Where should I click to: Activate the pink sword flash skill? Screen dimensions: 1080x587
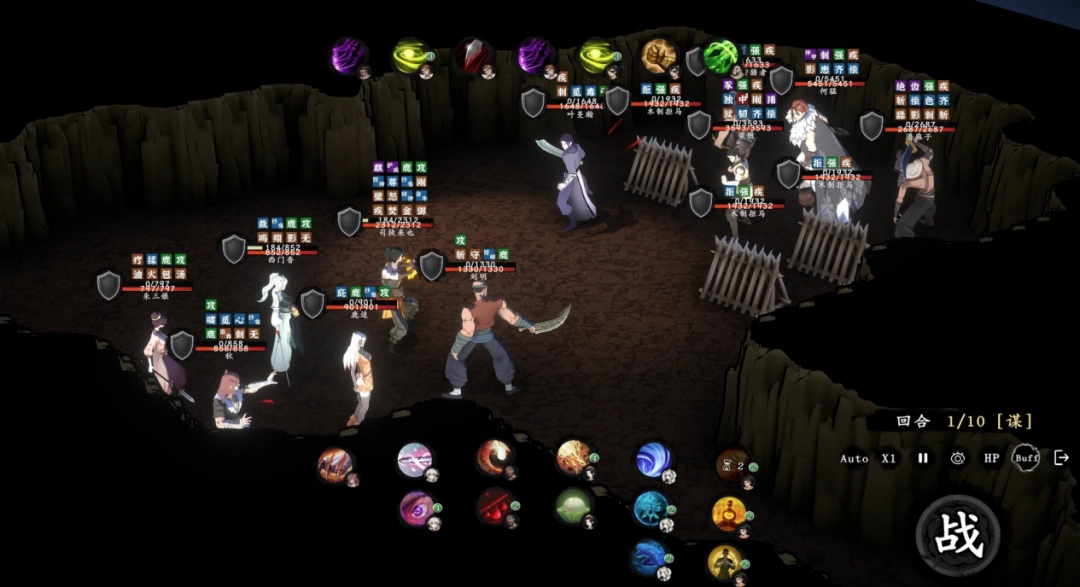tap(414, 460)
